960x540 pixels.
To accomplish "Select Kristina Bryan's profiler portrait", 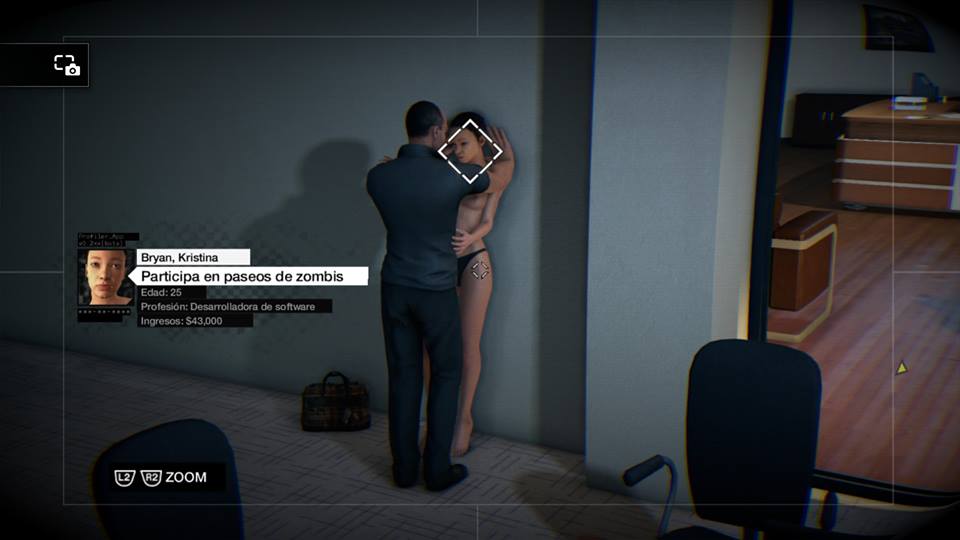I will [104, 276].
